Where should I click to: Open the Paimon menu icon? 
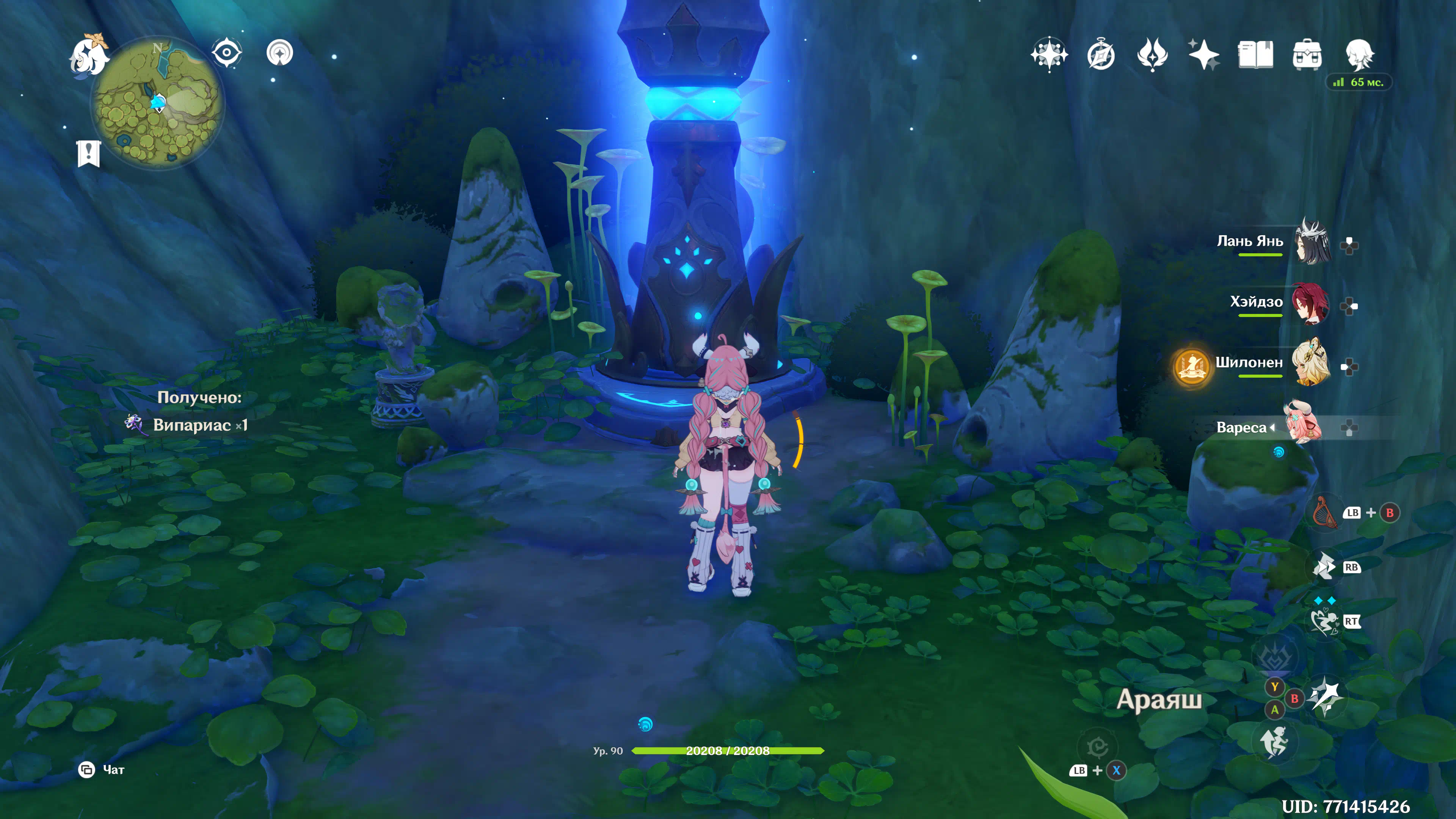tap(89, 55)
